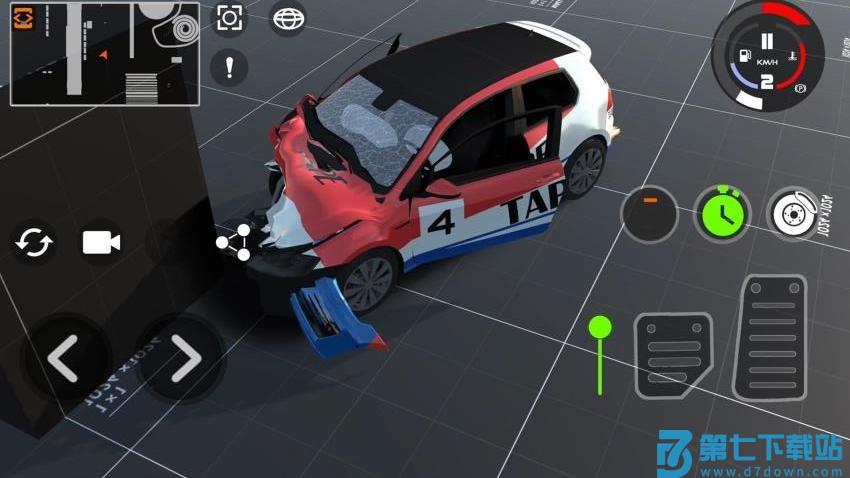The image size is (850, 478).
Task: Click the exclamation mark alert button
Action: 230,68
